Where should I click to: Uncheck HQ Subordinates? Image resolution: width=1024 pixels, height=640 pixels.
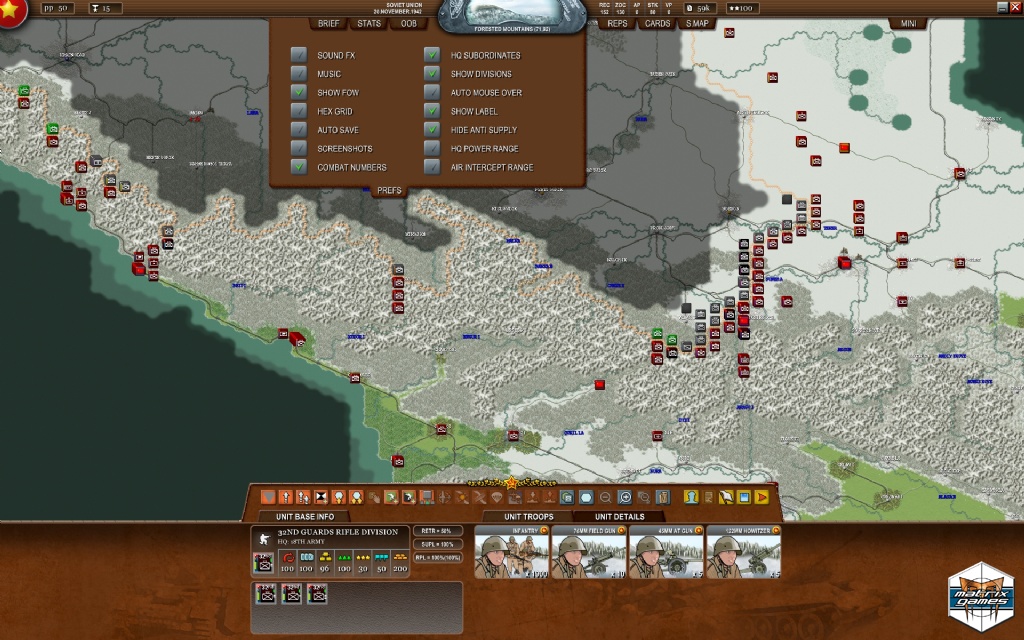point(431,55)
